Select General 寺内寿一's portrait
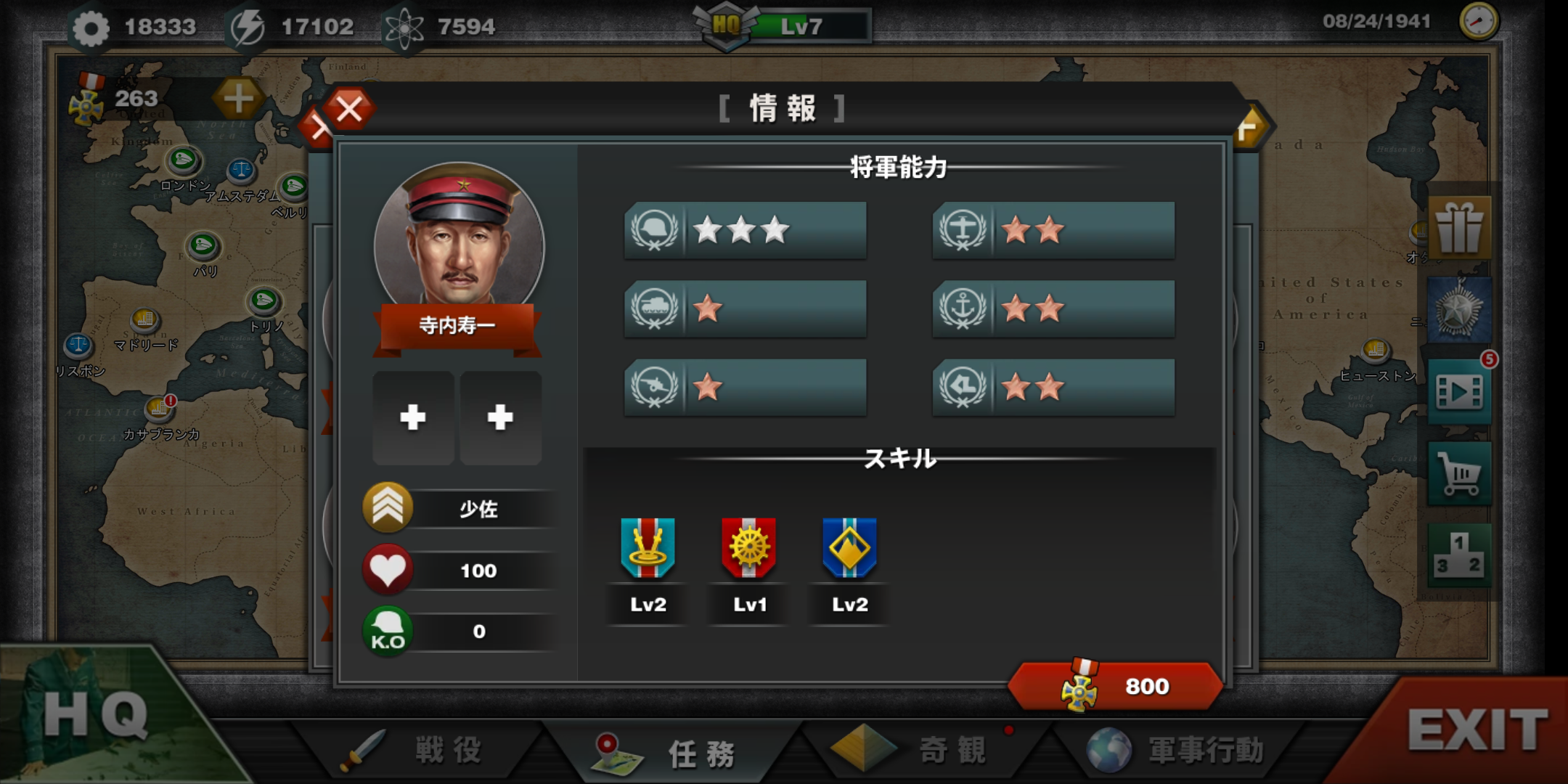The image size is (1568, 784). tap(459, 236)
